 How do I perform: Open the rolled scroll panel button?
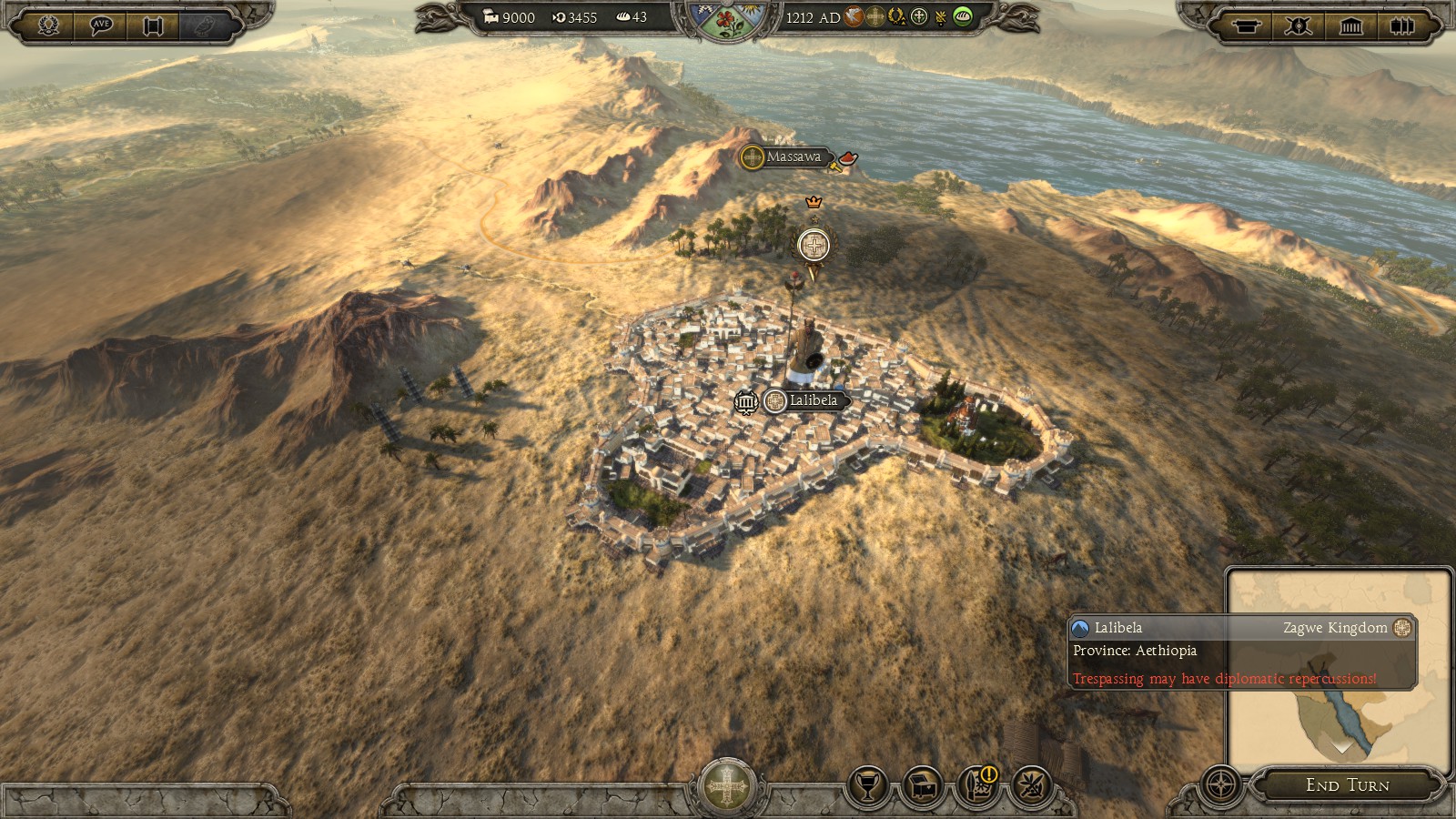click(x=1246, y=25)
